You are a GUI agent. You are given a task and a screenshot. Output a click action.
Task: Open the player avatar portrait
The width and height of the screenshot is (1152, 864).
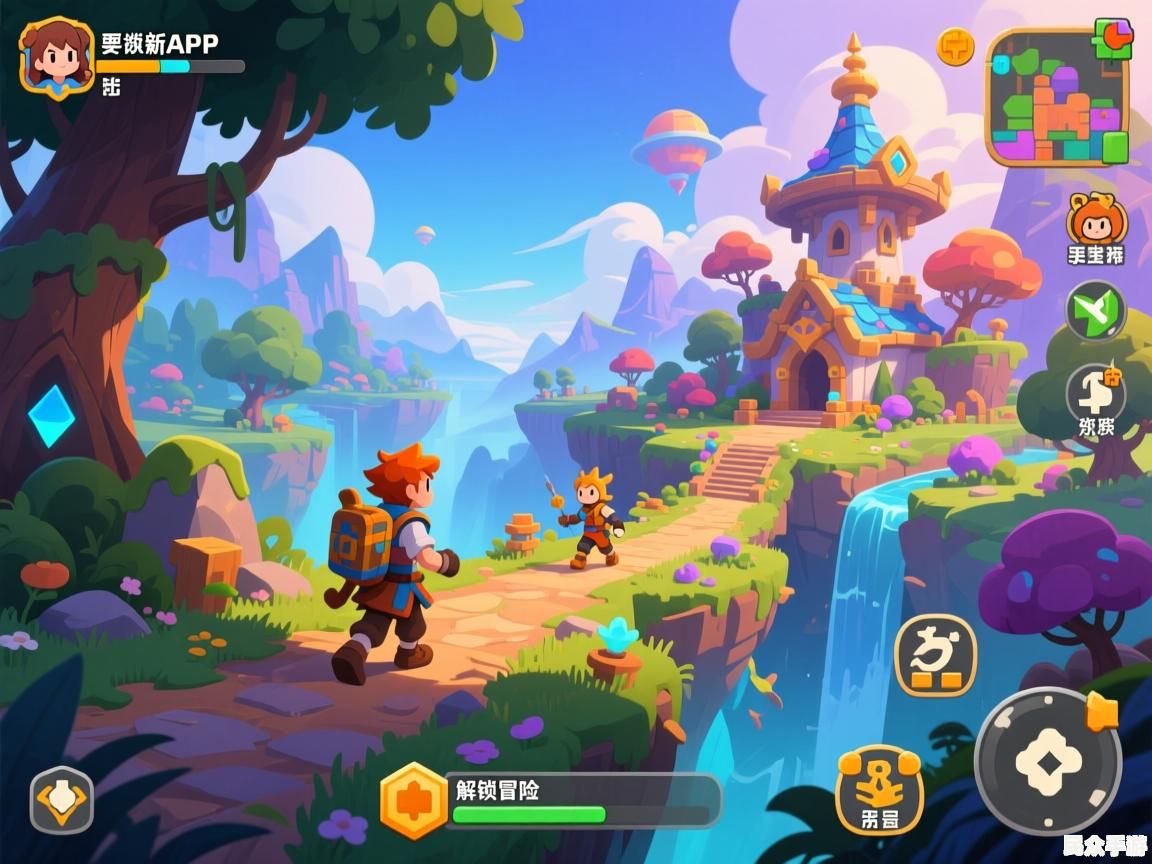coord(56,55)
